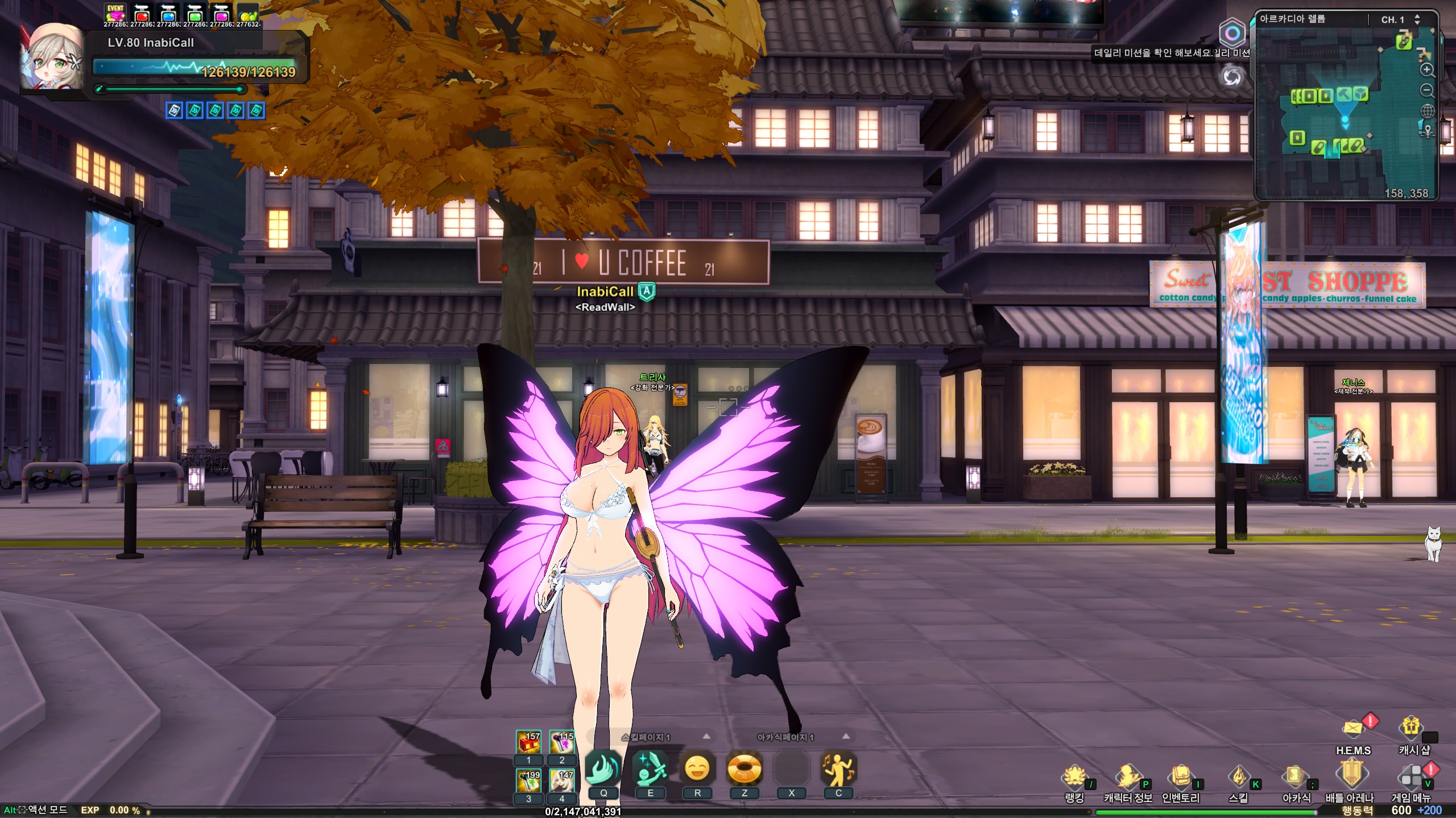The width and height of the screenshot is (1456, 818).
Task: Expand the 스킬페이지 1 skill page selector
Action: pyautogui.click(x=706, y=737)
